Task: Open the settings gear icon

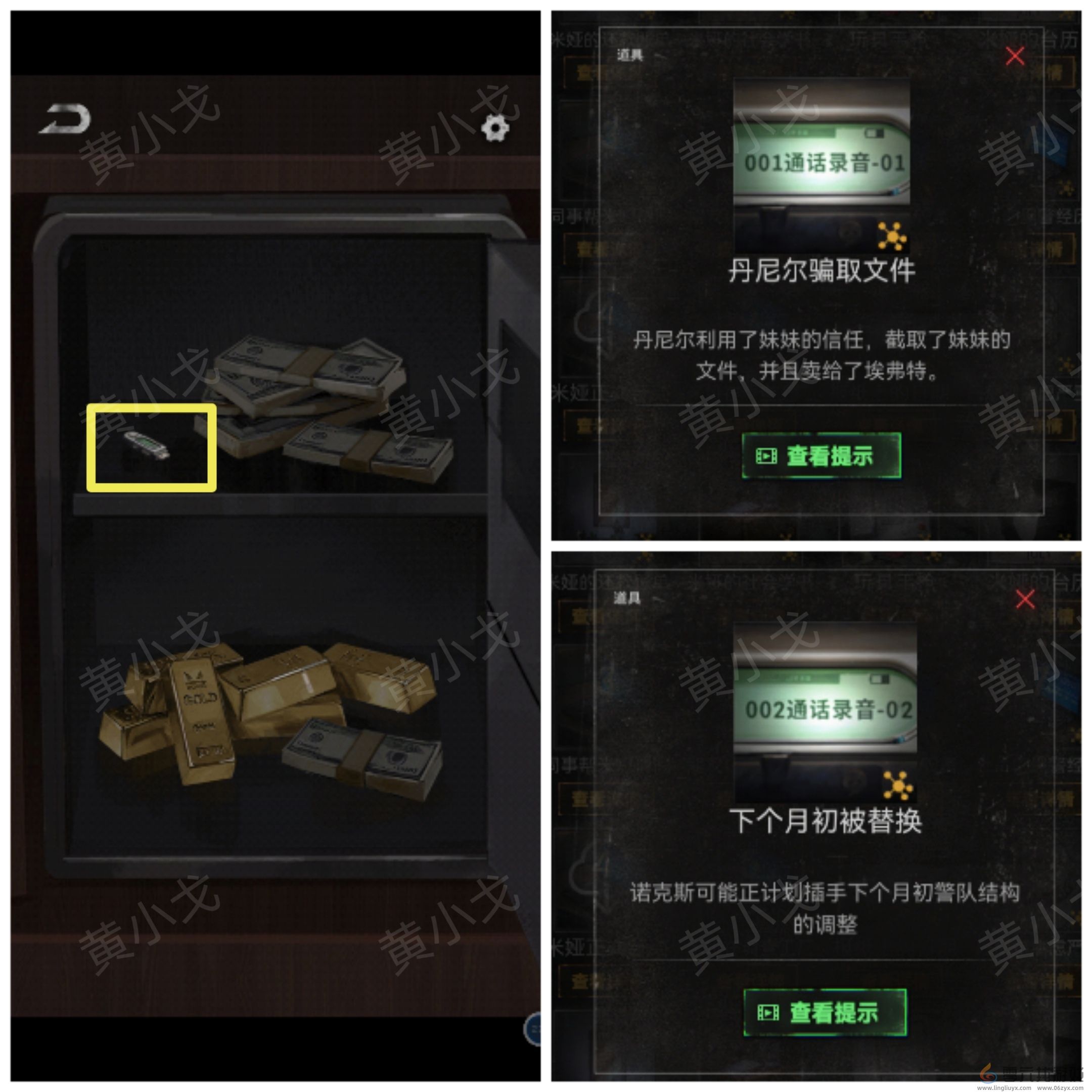Action: pyautogui.click(x=495, y=129)
